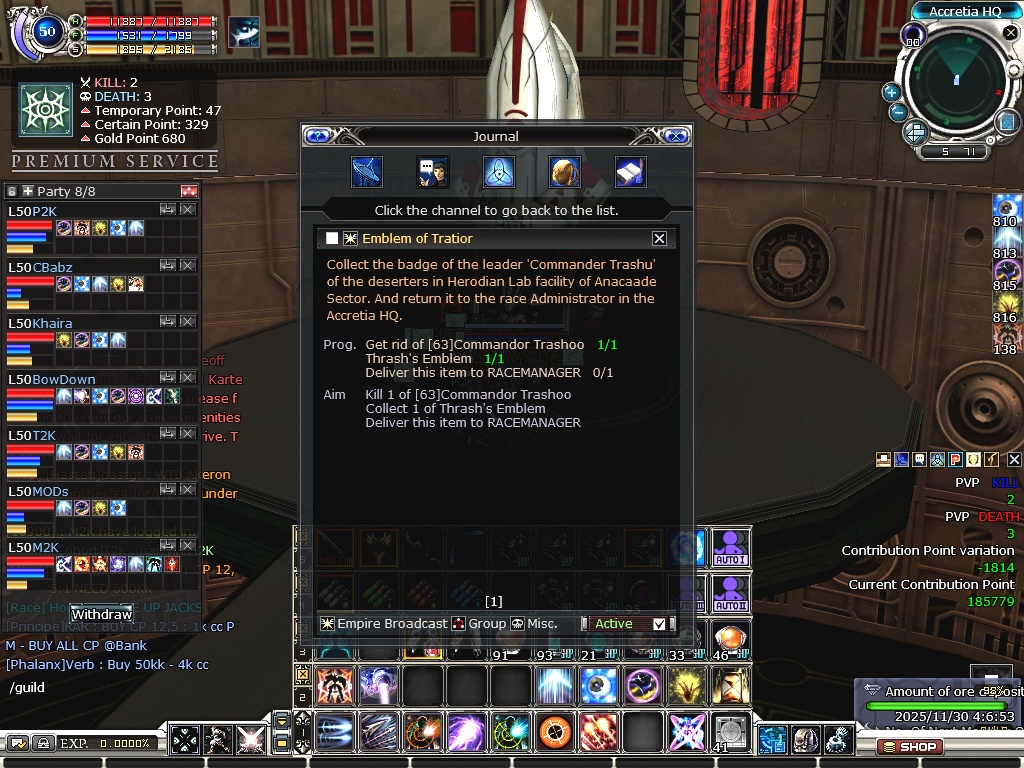Close the Journal window

(x=677, y=136)
